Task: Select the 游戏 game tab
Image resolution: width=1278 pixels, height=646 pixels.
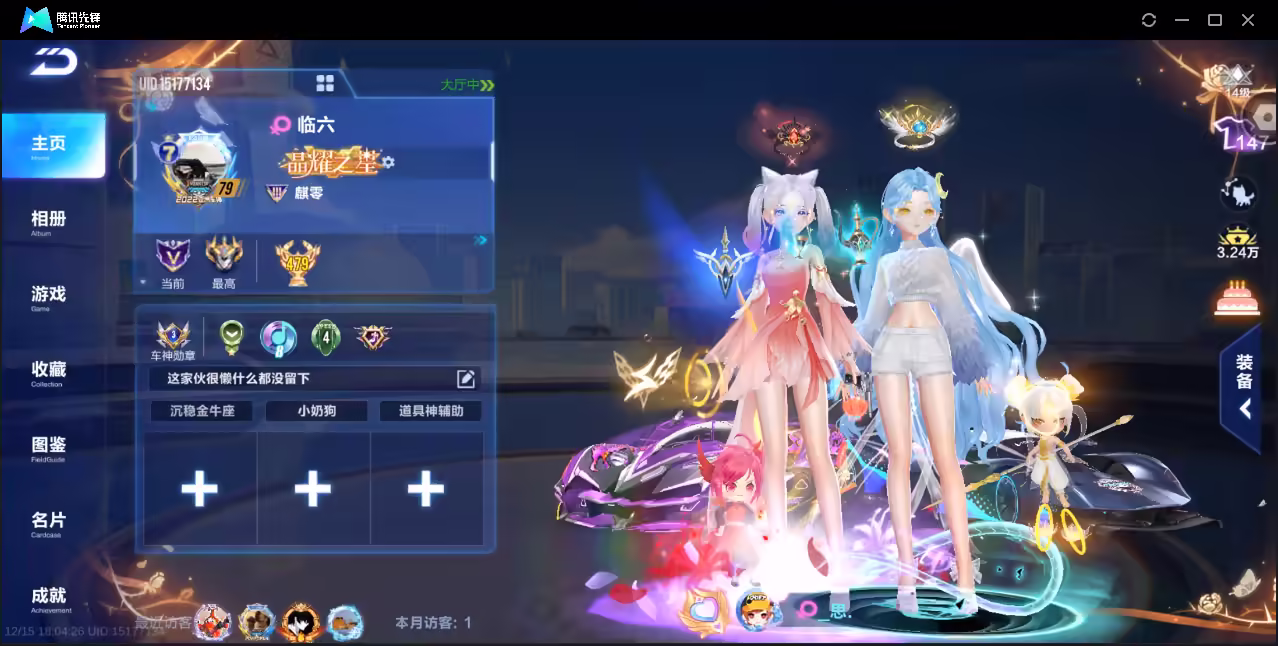Action: point(48,296)
